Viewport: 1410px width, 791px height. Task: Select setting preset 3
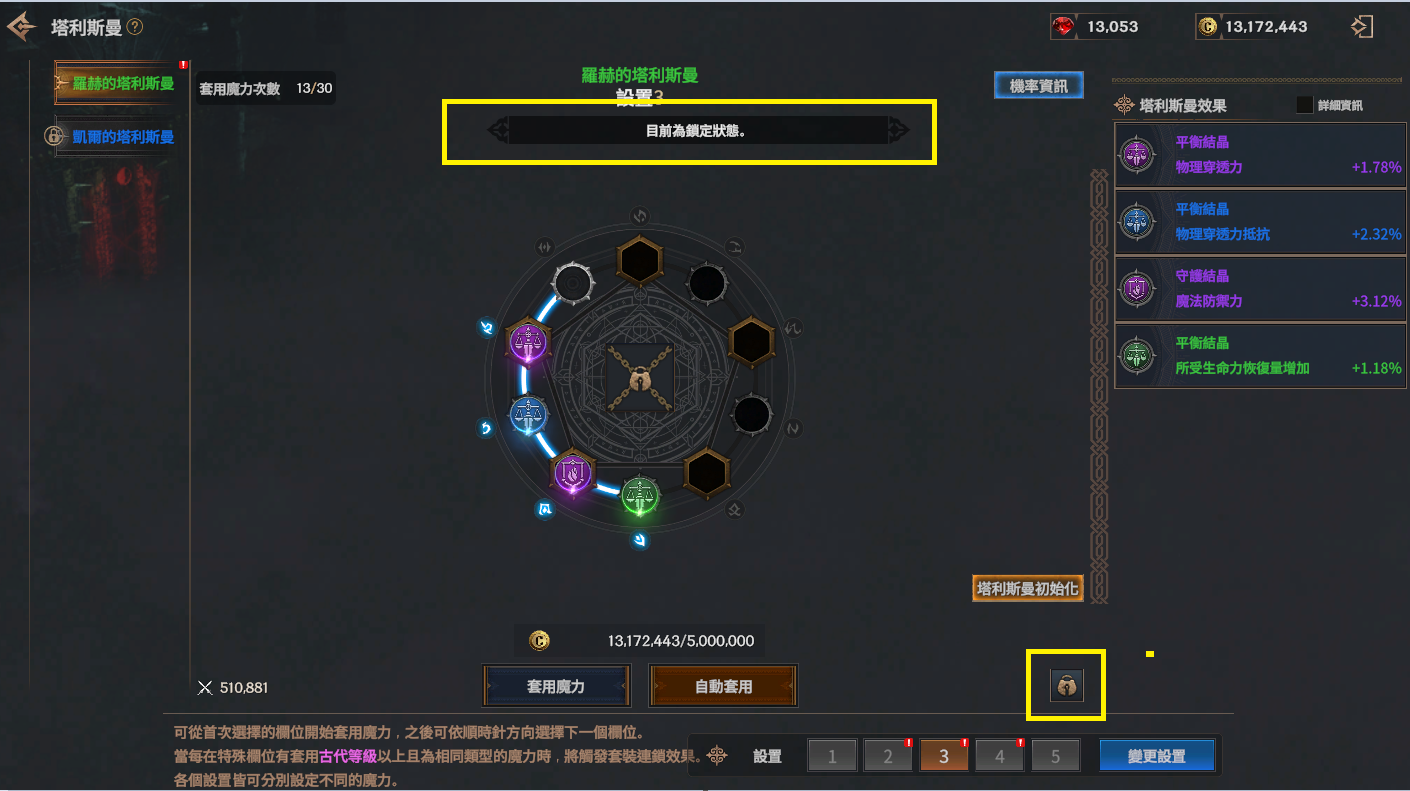(943, 756)
